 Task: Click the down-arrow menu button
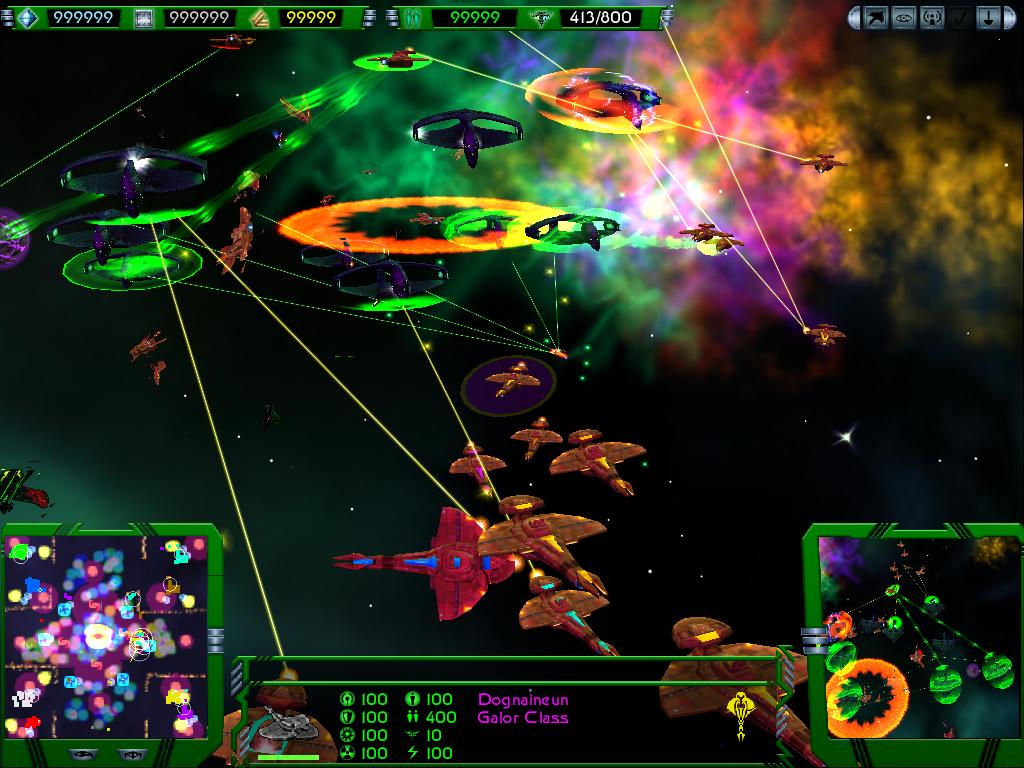coord(988,17)
